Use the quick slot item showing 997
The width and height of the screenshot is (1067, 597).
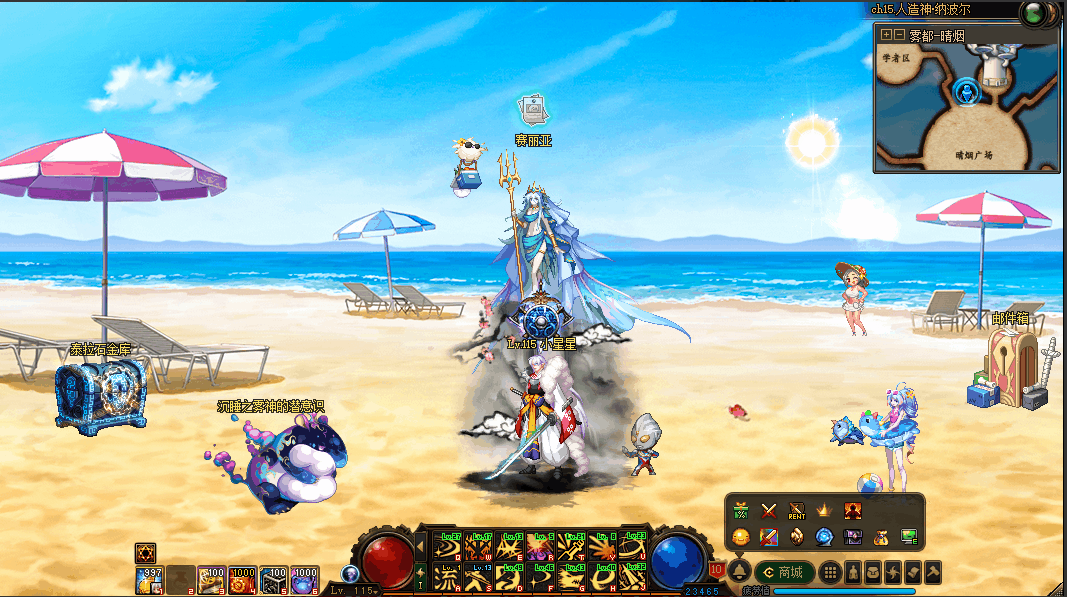149,579
